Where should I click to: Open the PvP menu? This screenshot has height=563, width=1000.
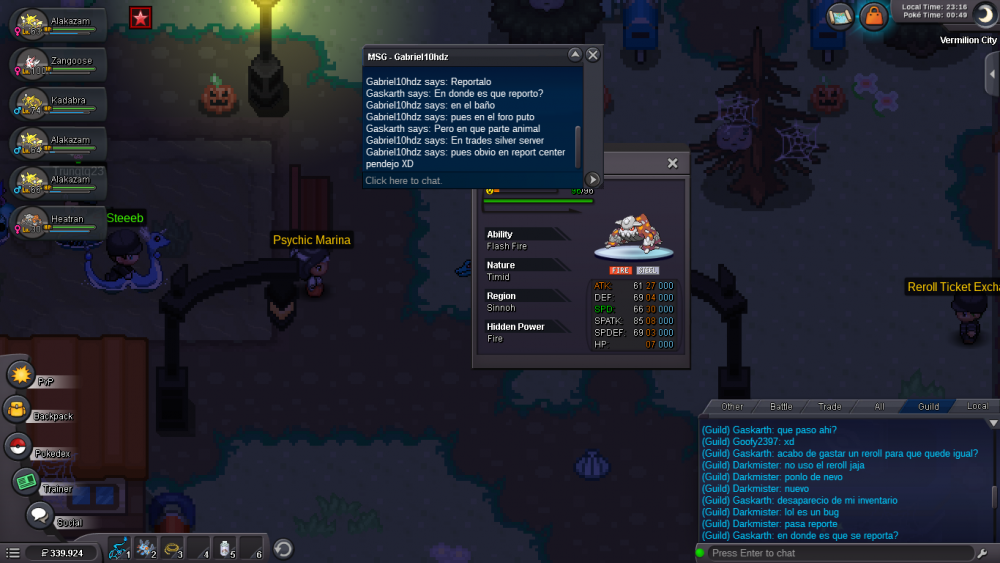[22, 376]
